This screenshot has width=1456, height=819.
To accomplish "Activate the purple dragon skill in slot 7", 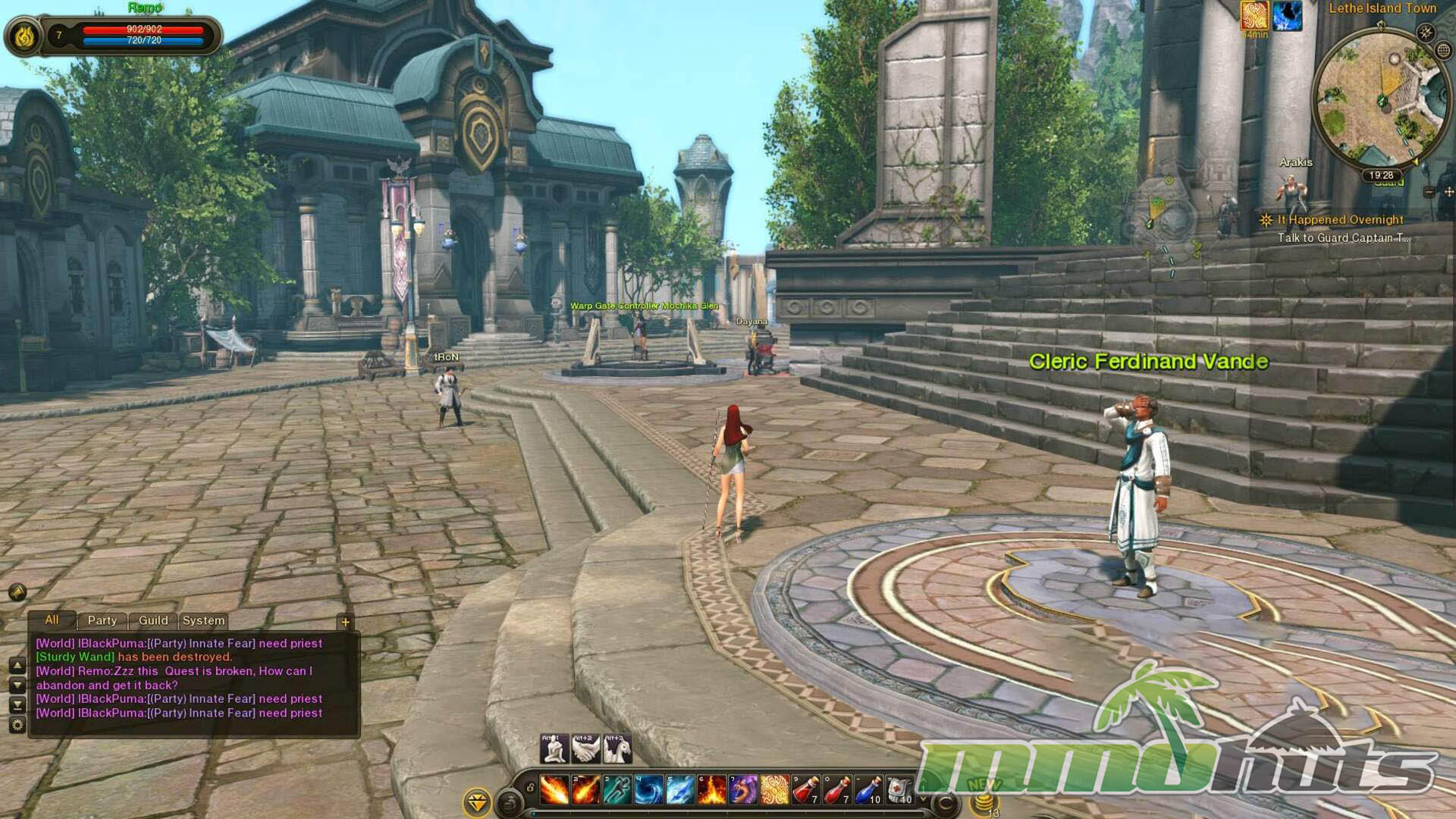I will click(743, 789).
